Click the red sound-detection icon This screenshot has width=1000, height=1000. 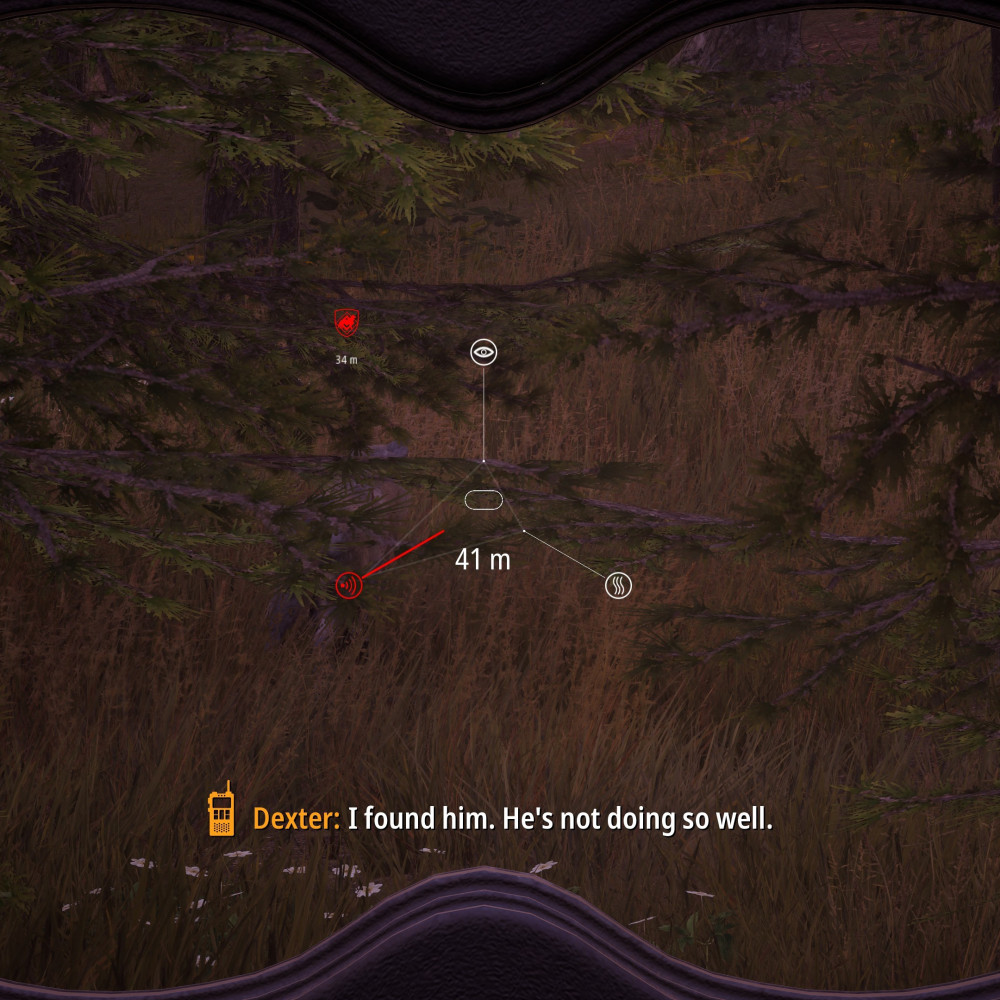349,585
